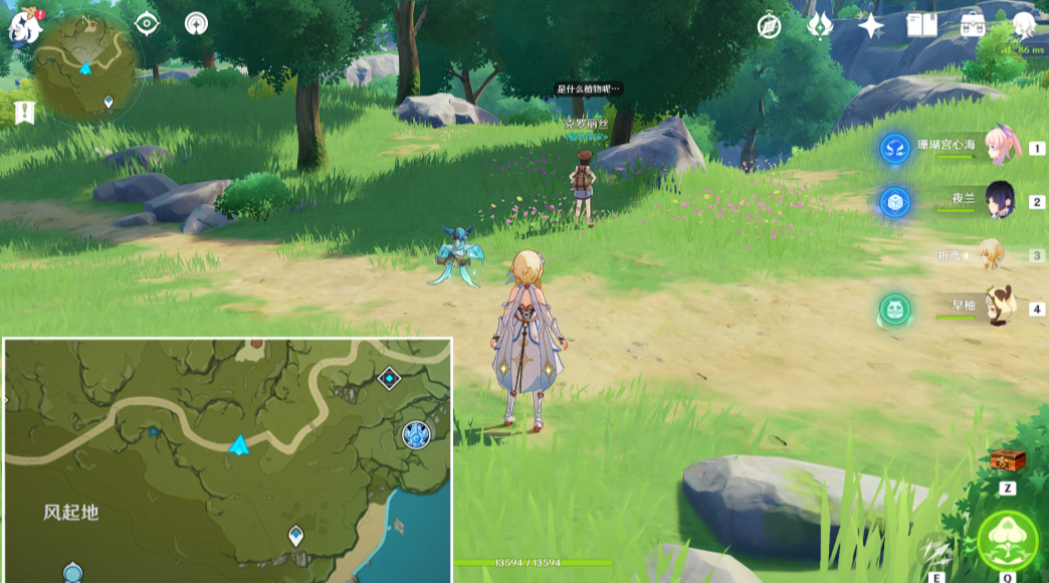
Task: Toggle the eye-shaped elemental sight icon
Action: (147, 23)
